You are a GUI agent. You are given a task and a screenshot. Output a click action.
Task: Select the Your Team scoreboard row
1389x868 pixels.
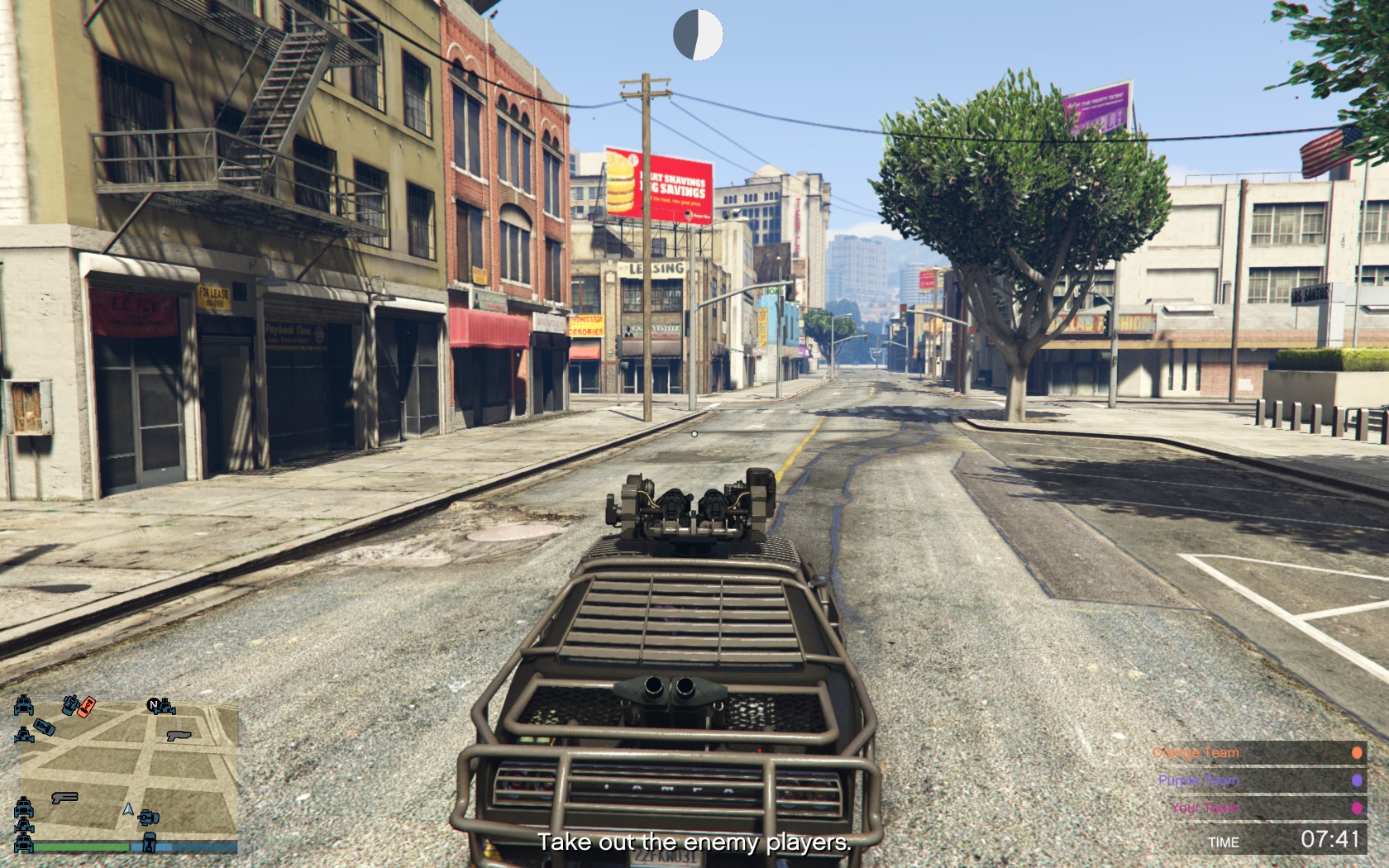pos(1257,808)
